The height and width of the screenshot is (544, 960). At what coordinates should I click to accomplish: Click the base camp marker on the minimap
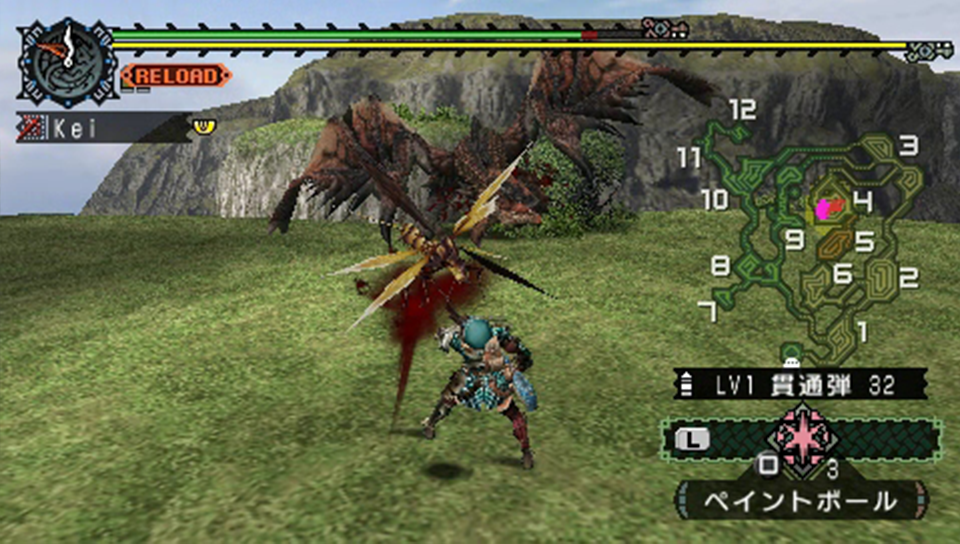tap(792, 353)
